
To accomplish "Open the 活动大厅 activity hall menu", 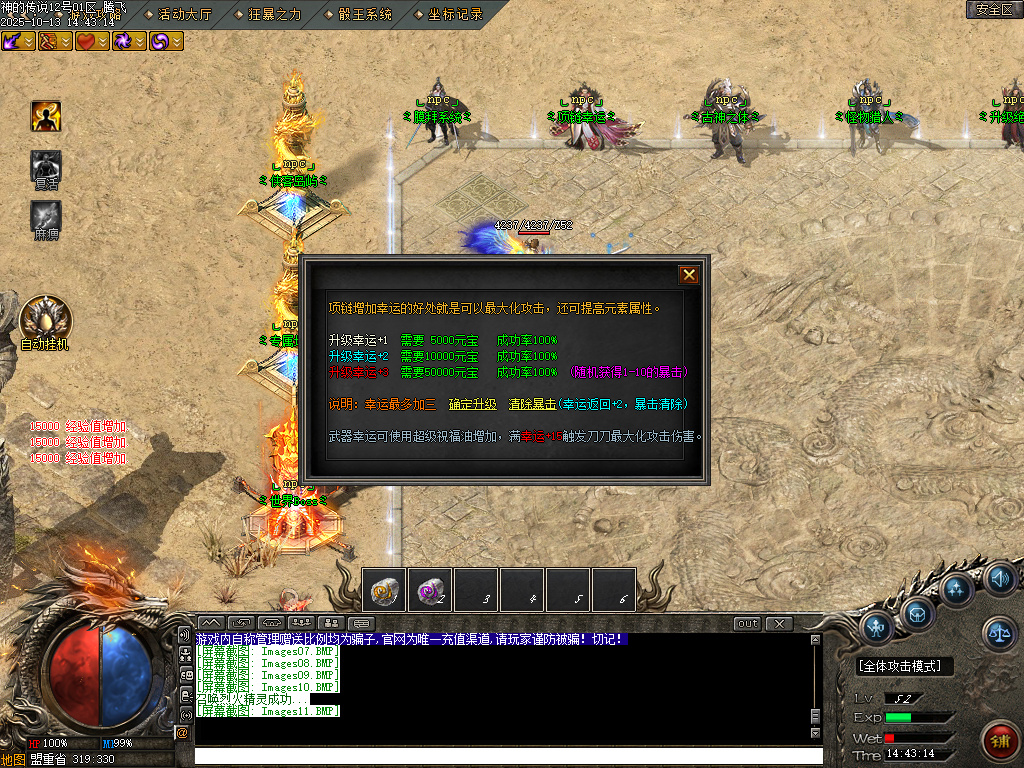I will point(178,14).
